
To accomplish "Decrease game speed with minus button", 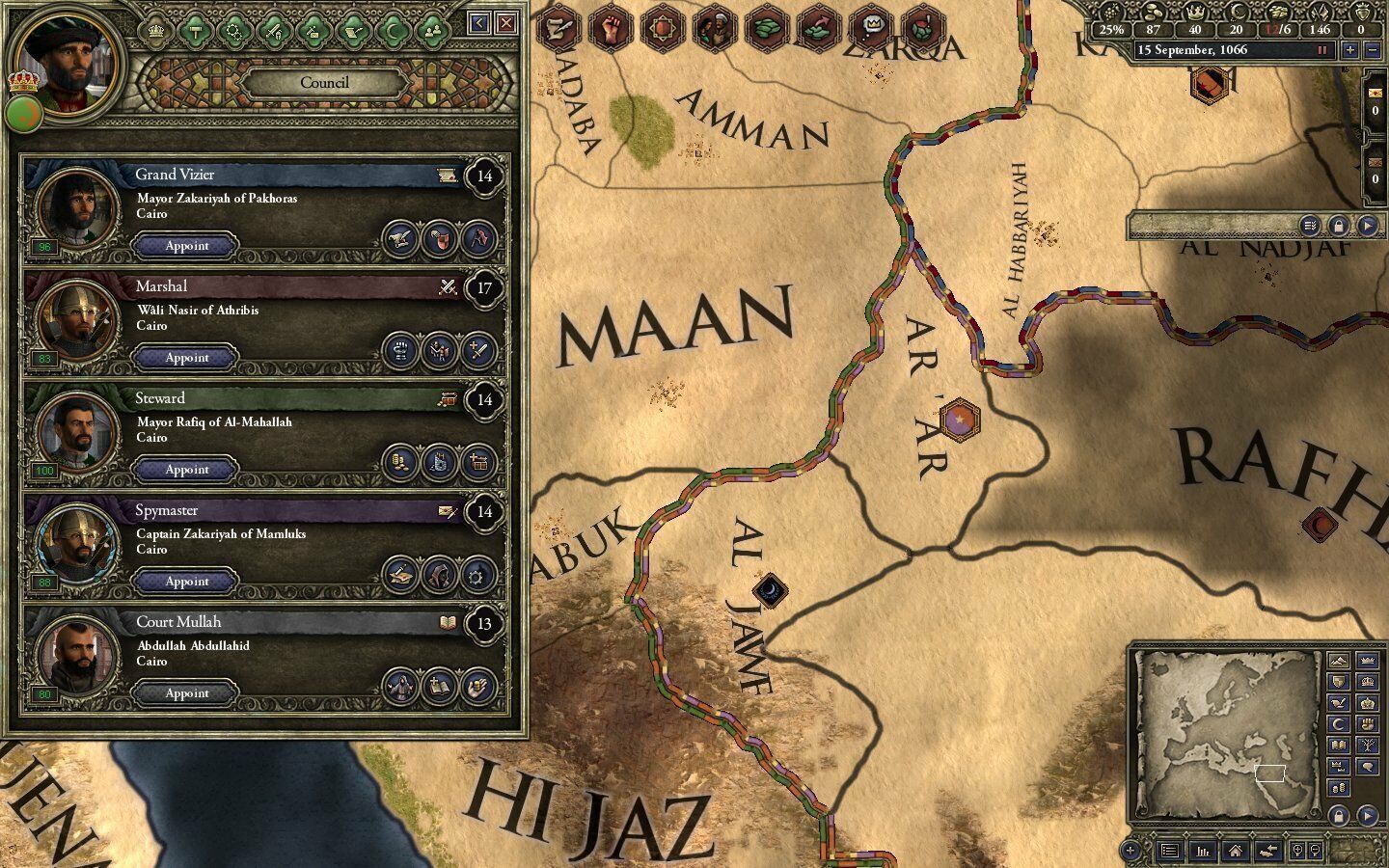I will (x=1373, y=50).
